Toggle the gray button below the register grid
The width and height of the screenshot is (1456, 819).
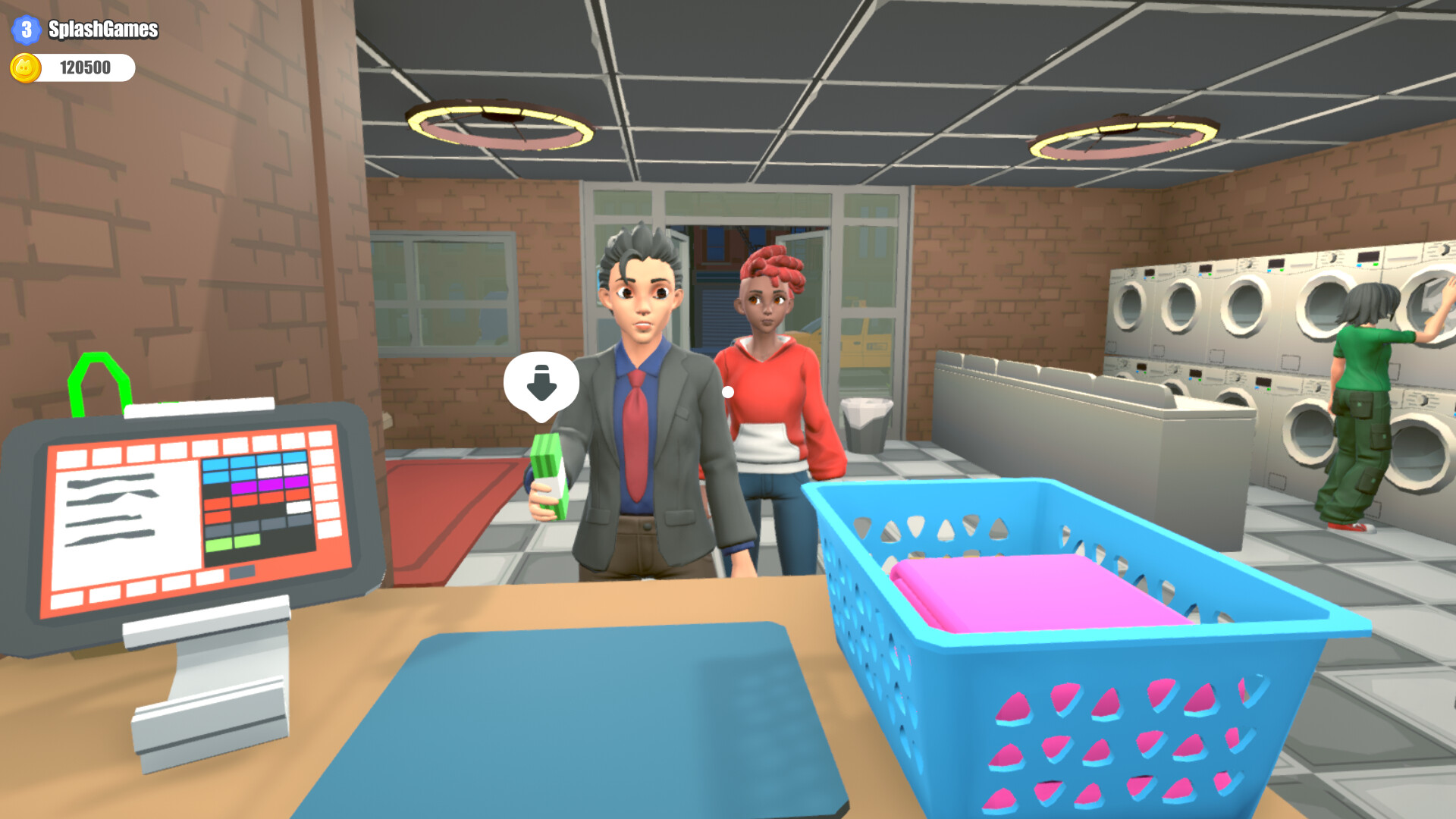click(x=242, y=571)
